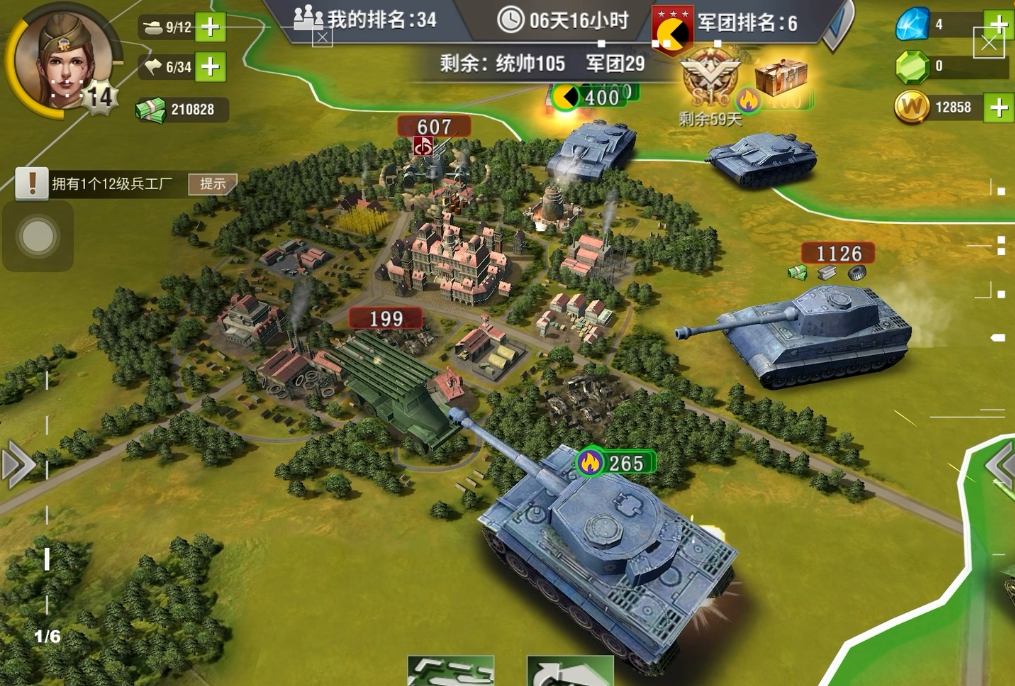This screenshot has height=686, width=1015.
Task: Close the overlay with the top-right X
Action: point(988,41)
